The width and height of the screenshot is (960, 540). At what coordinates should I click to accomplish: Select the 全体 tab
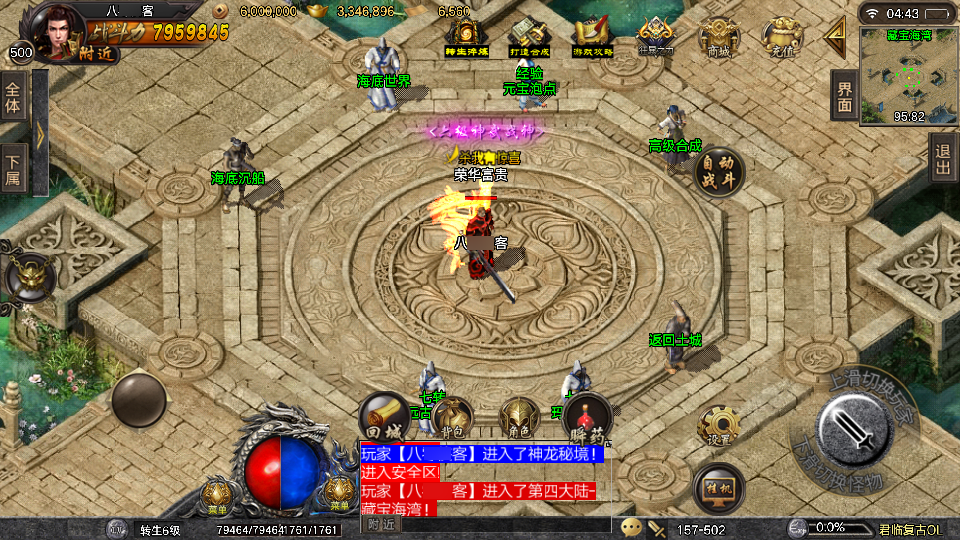pos(13,97)
